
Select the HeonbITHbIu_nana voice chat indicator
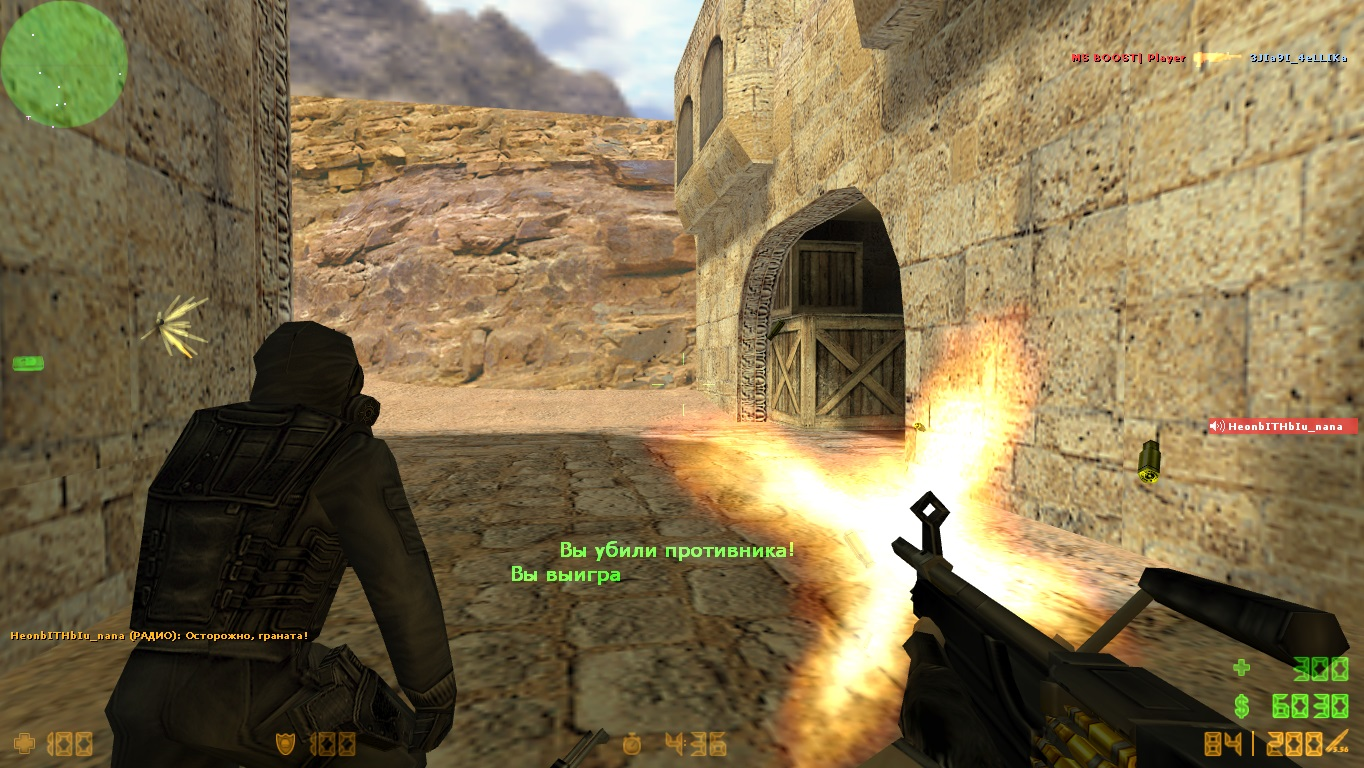1283,426
